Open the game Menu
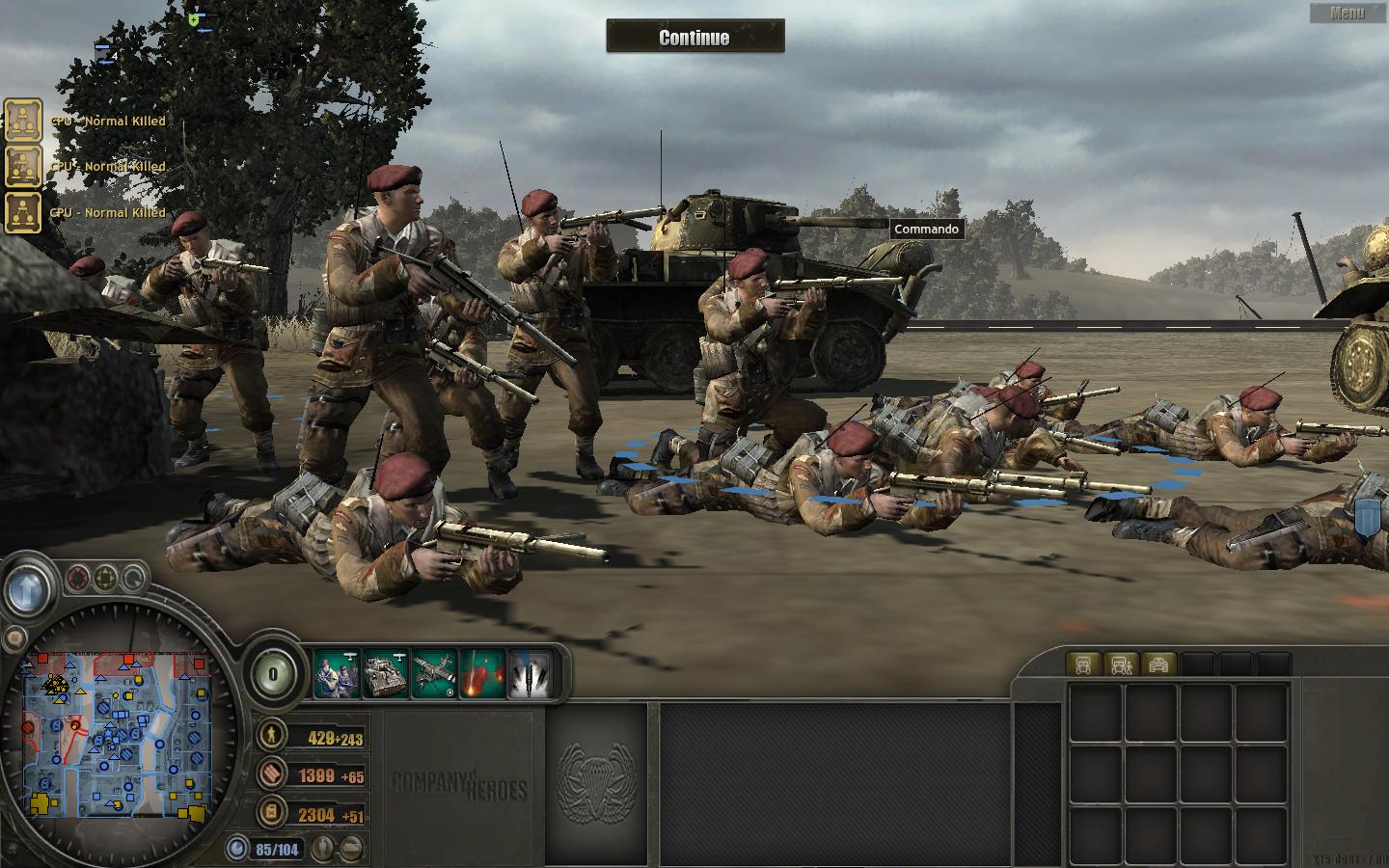 coord(1348,13)
